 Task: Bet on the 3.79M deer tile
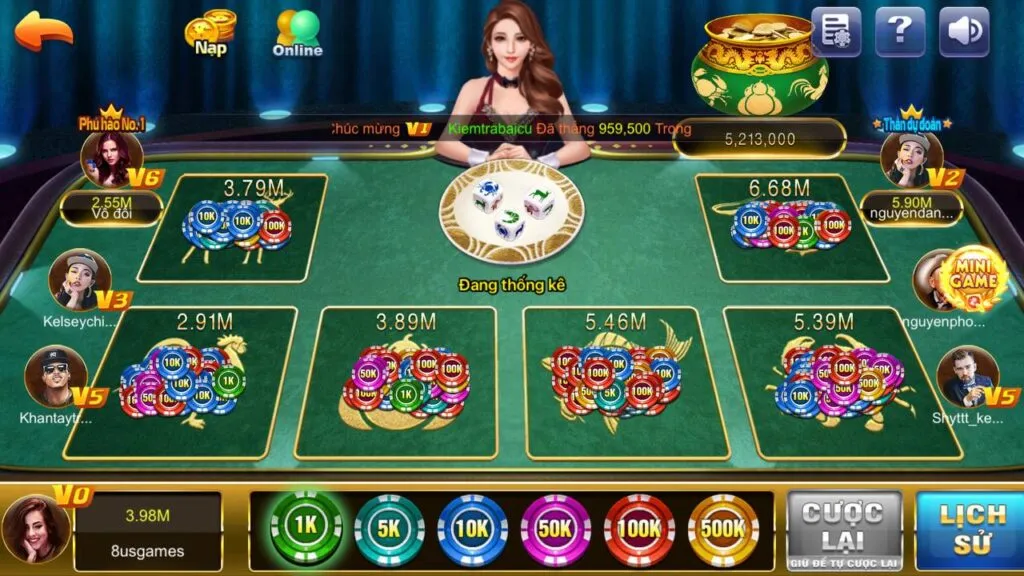233,228
